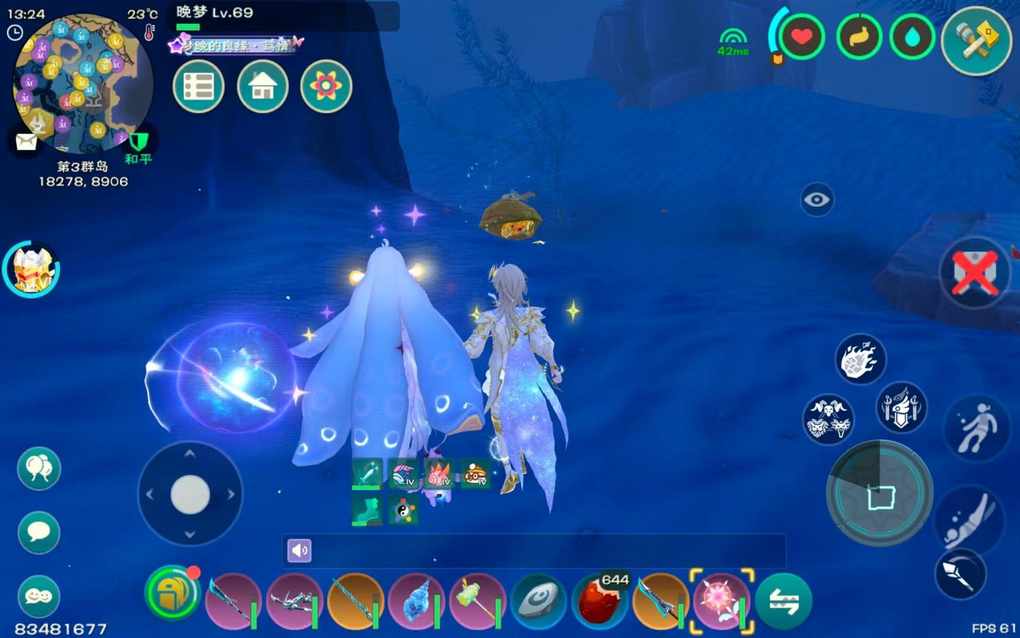This screenshot has width=1020, height=638.
Task: Click the envelope mail icon
Action: (x=25, y=141)
